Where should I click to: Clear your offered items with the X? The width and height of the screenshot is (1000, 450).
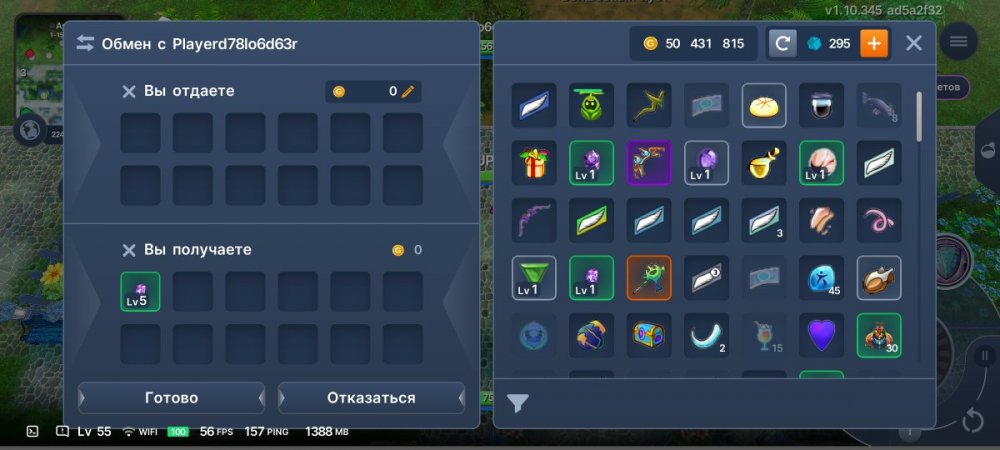pyautogui.click(x=129, y=91)
